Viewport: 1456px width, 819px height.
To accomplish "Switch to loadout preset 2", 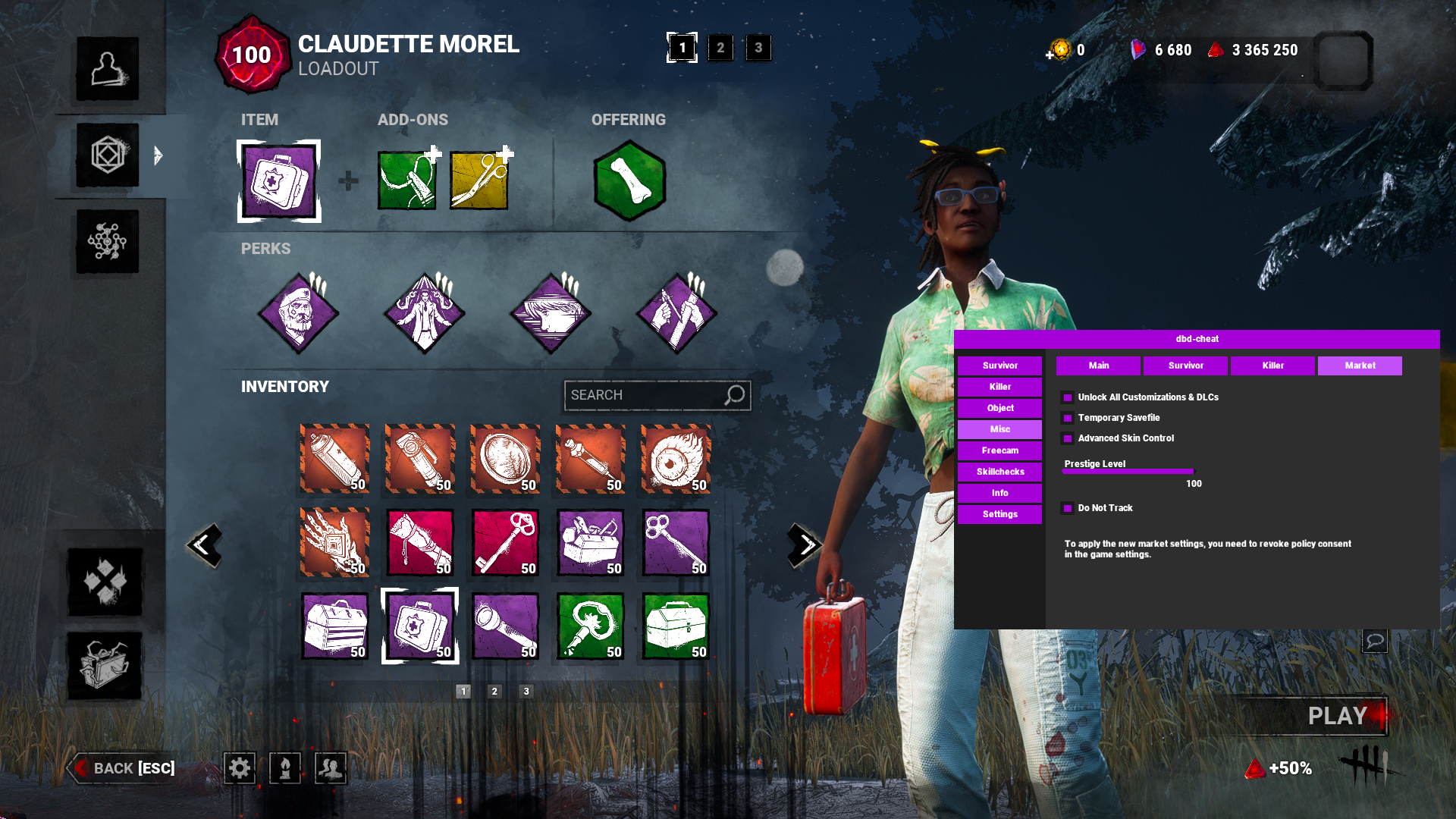I will [x=720, y=48].
